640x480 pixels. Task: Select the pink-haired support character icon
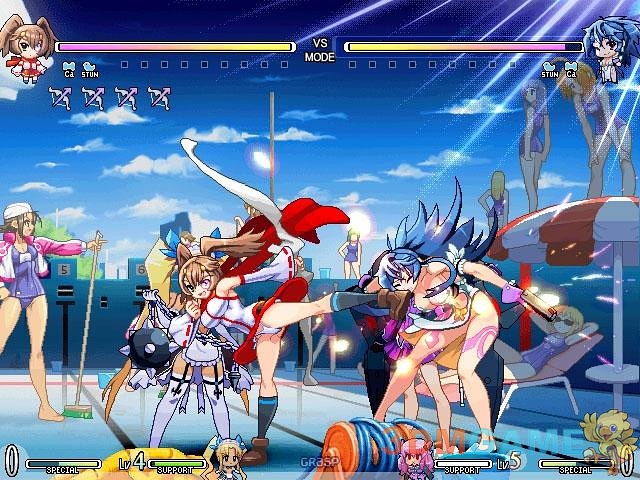[x=412, y=459]
